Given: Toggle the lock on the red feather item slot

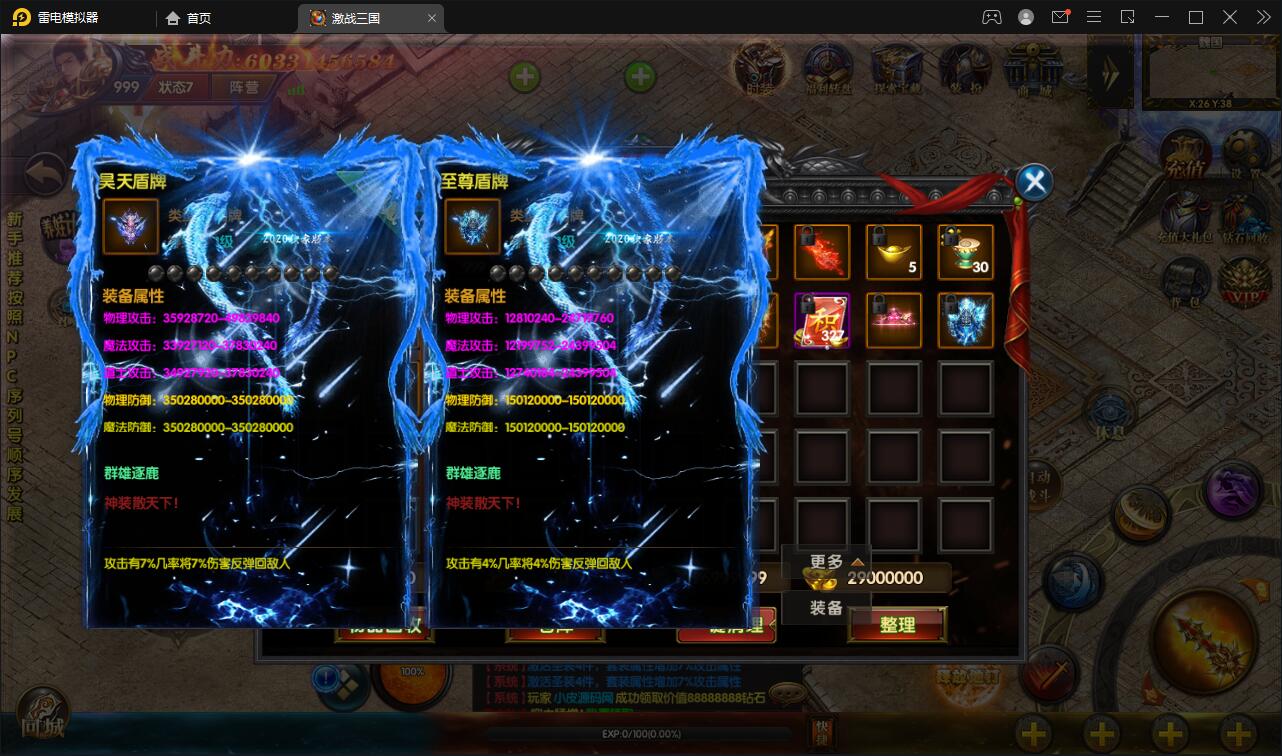Looking at the screenshot, I should click(x=807, y=237).
